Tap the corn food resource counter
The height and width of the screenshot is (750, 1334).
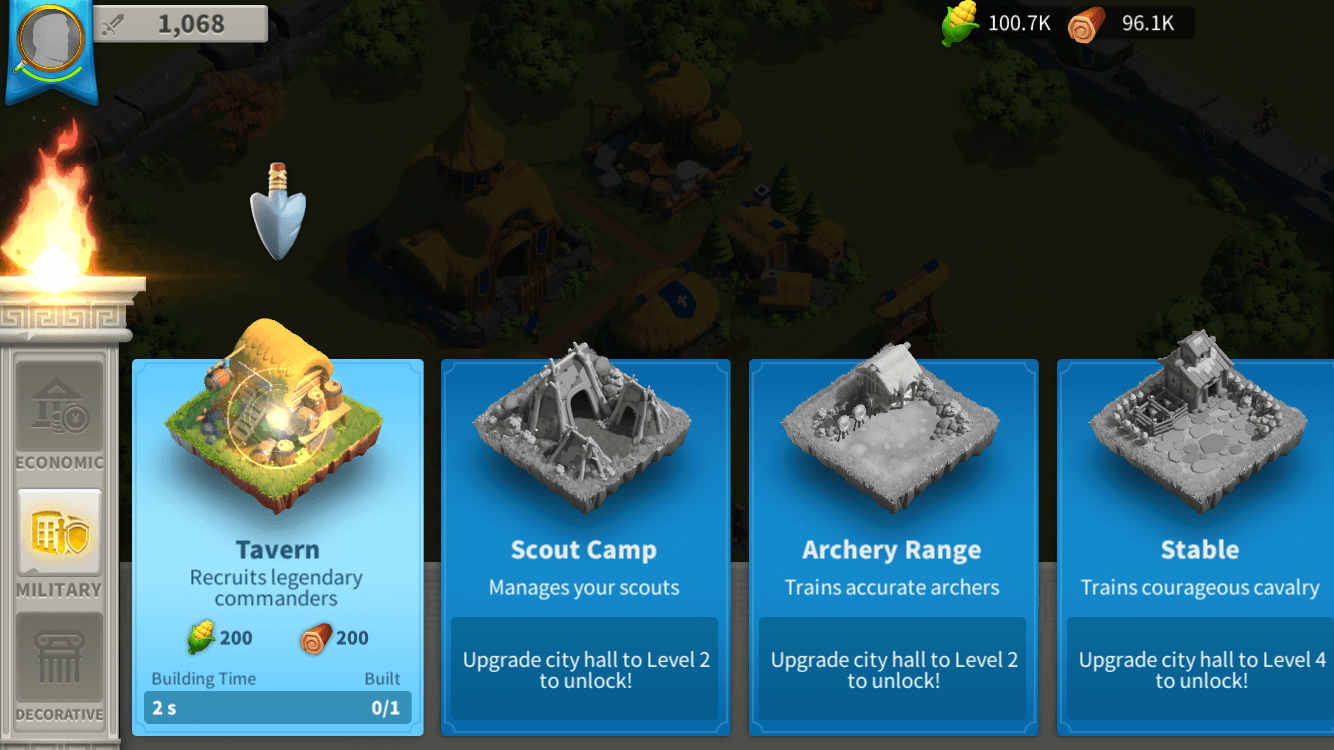[998, 24]
